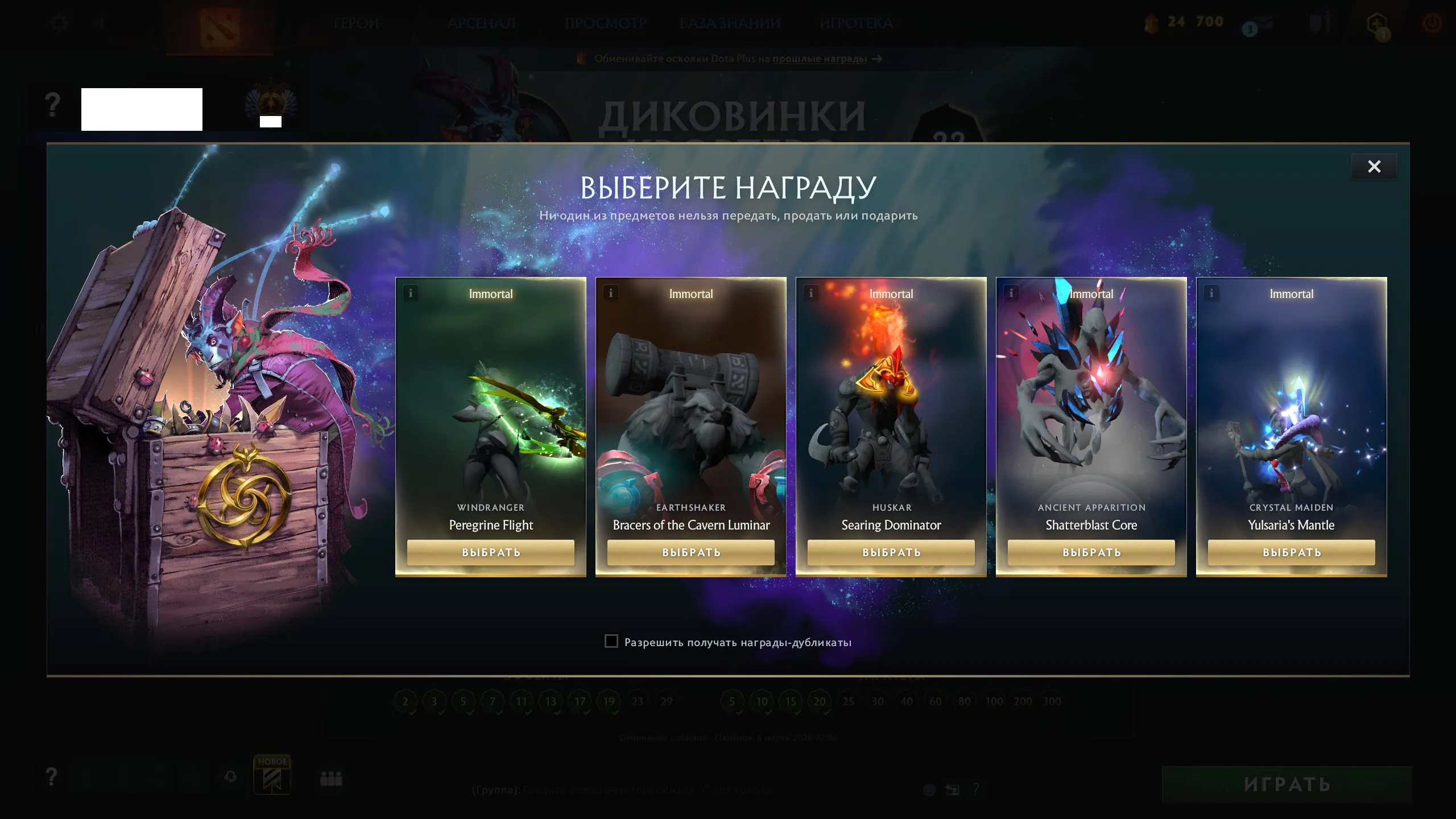
Task: Click the level 20 milestone on the progress track
Action: [819, 701]
